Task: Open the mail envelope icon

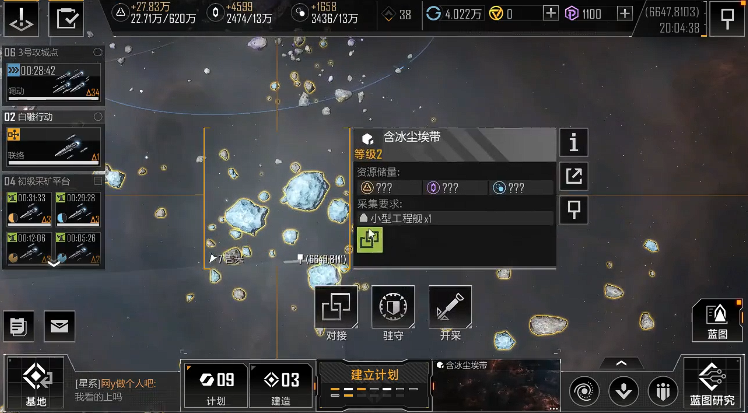Action: pos(59,325)
